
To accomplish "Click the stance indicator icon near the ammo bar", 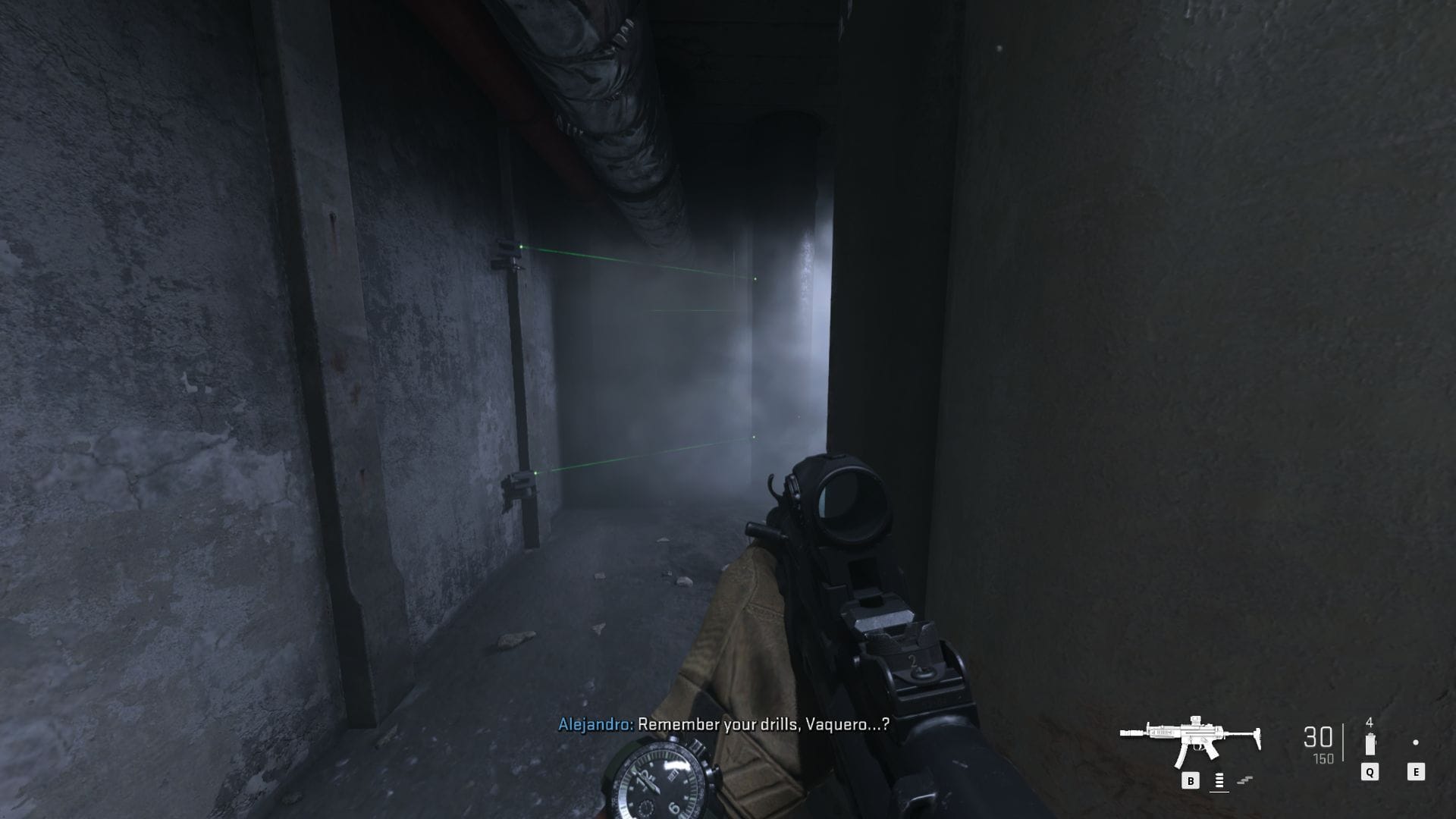I will click(x=1244, y=780).
